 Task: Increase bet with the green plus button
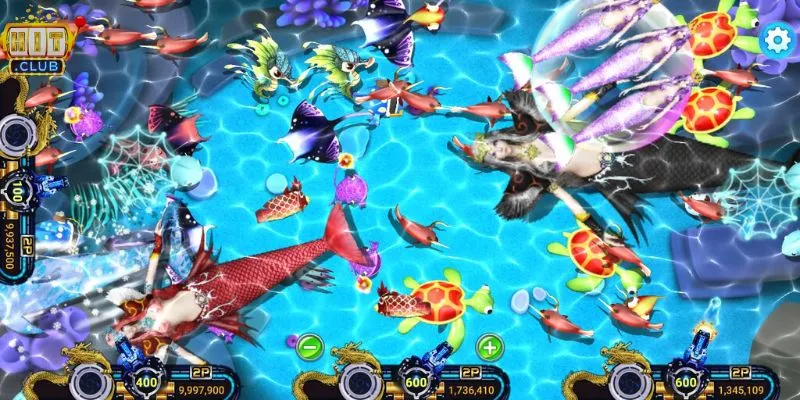[489, 348]
